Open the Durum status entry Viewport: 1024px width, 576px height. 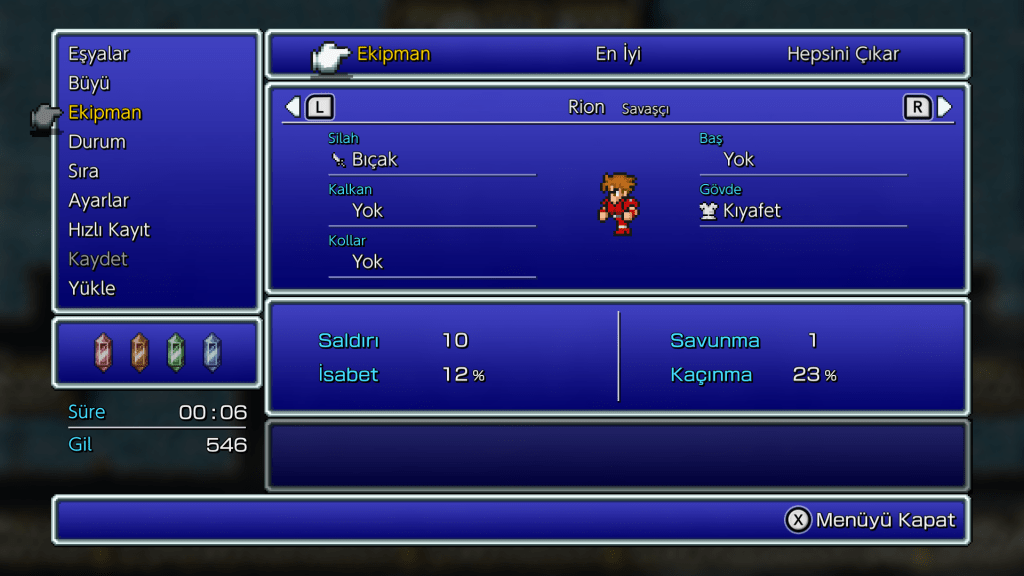[x=97, y=142]
